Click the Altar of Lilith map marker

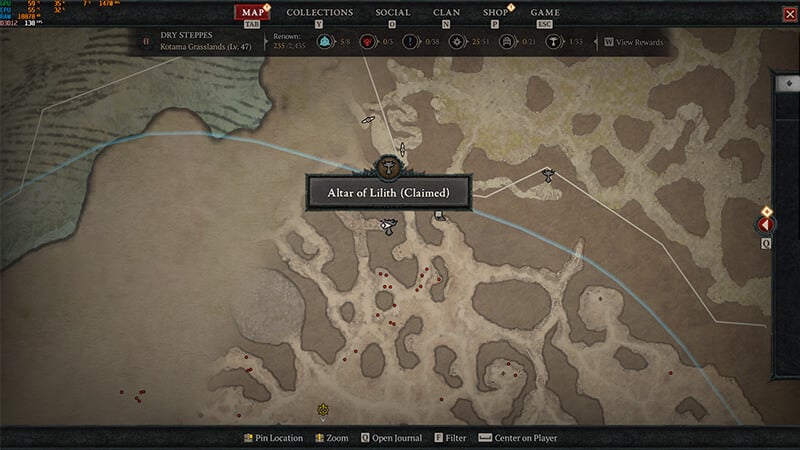click(385, 165)
